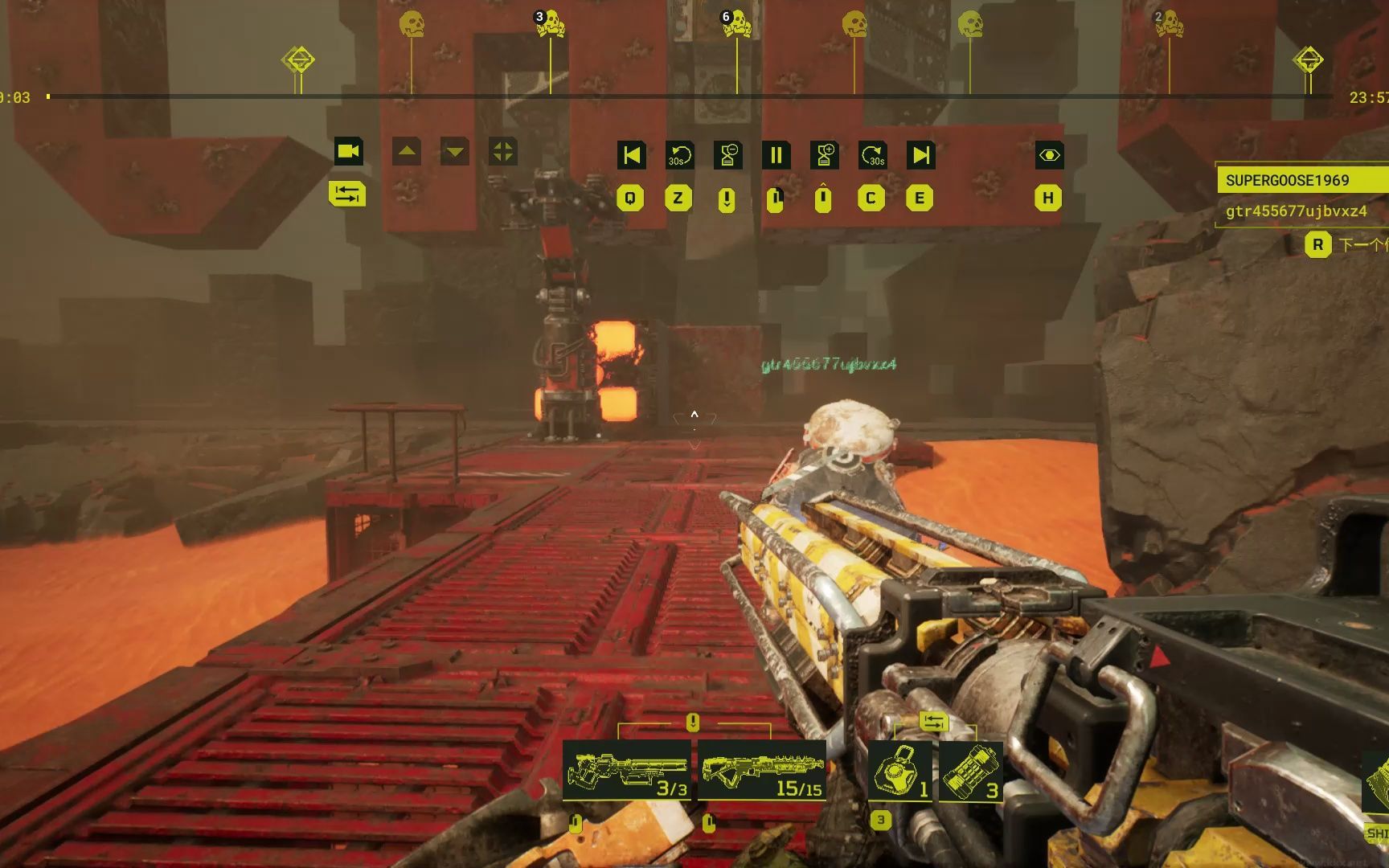Jump to the 6-kill skull timeline marker
The image size is (1389, 868).
(736, 24)
